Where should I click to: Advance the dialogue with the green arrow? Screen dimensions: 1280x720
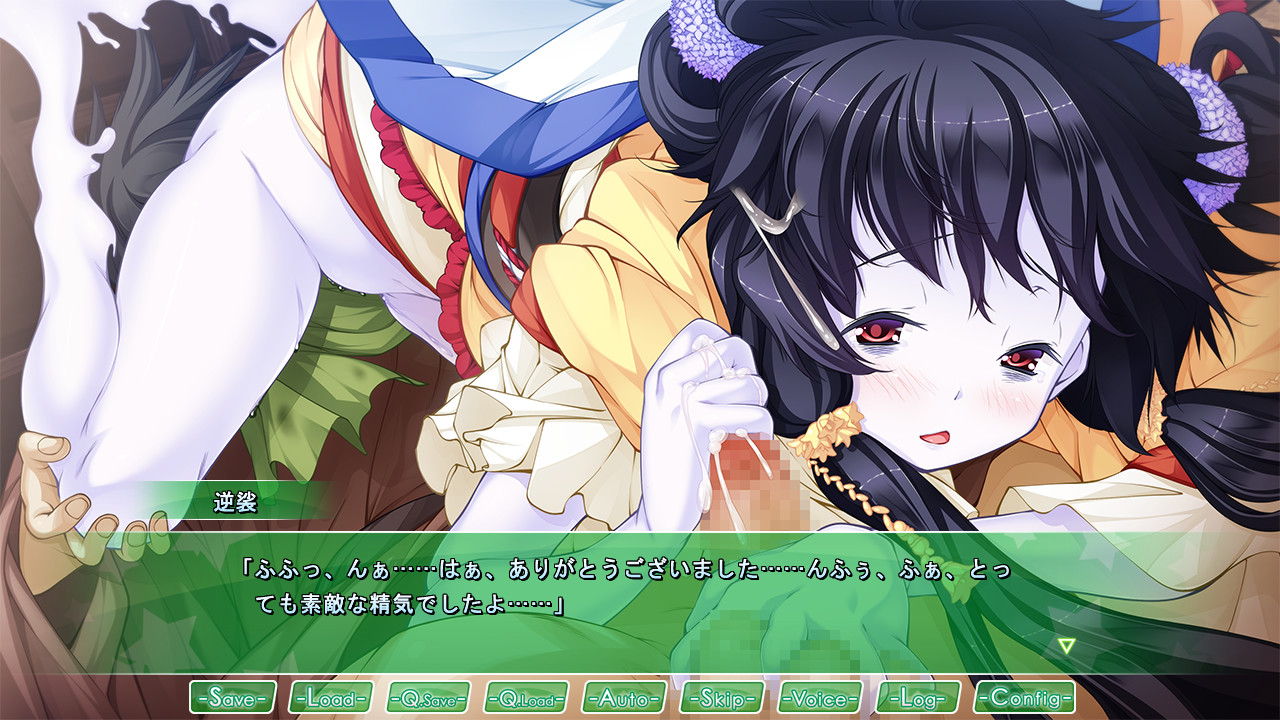pos(1067,646)
